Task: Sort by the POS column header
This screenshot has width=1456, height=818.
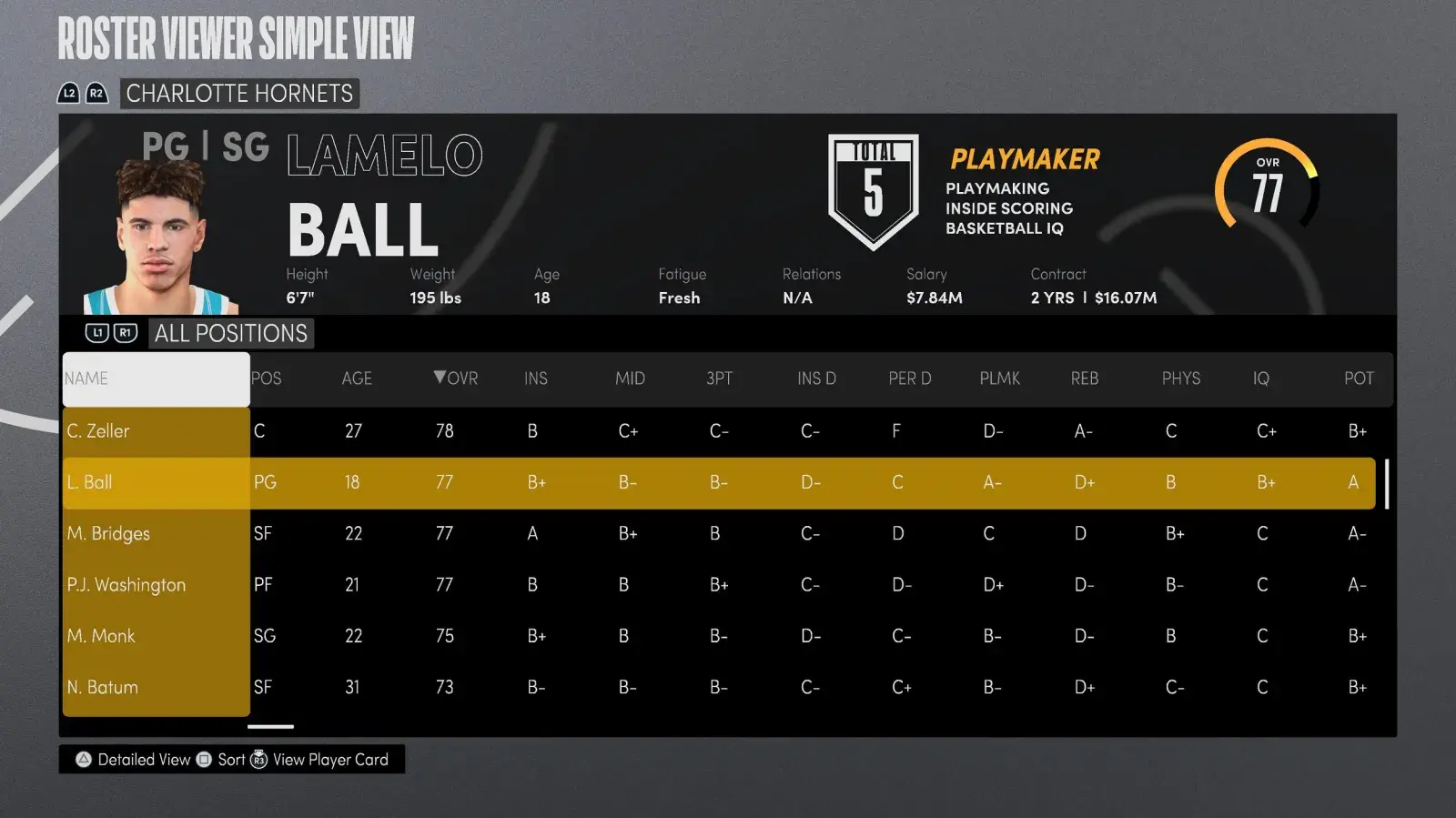Action: pyautogui.click(x=266, y=379)
